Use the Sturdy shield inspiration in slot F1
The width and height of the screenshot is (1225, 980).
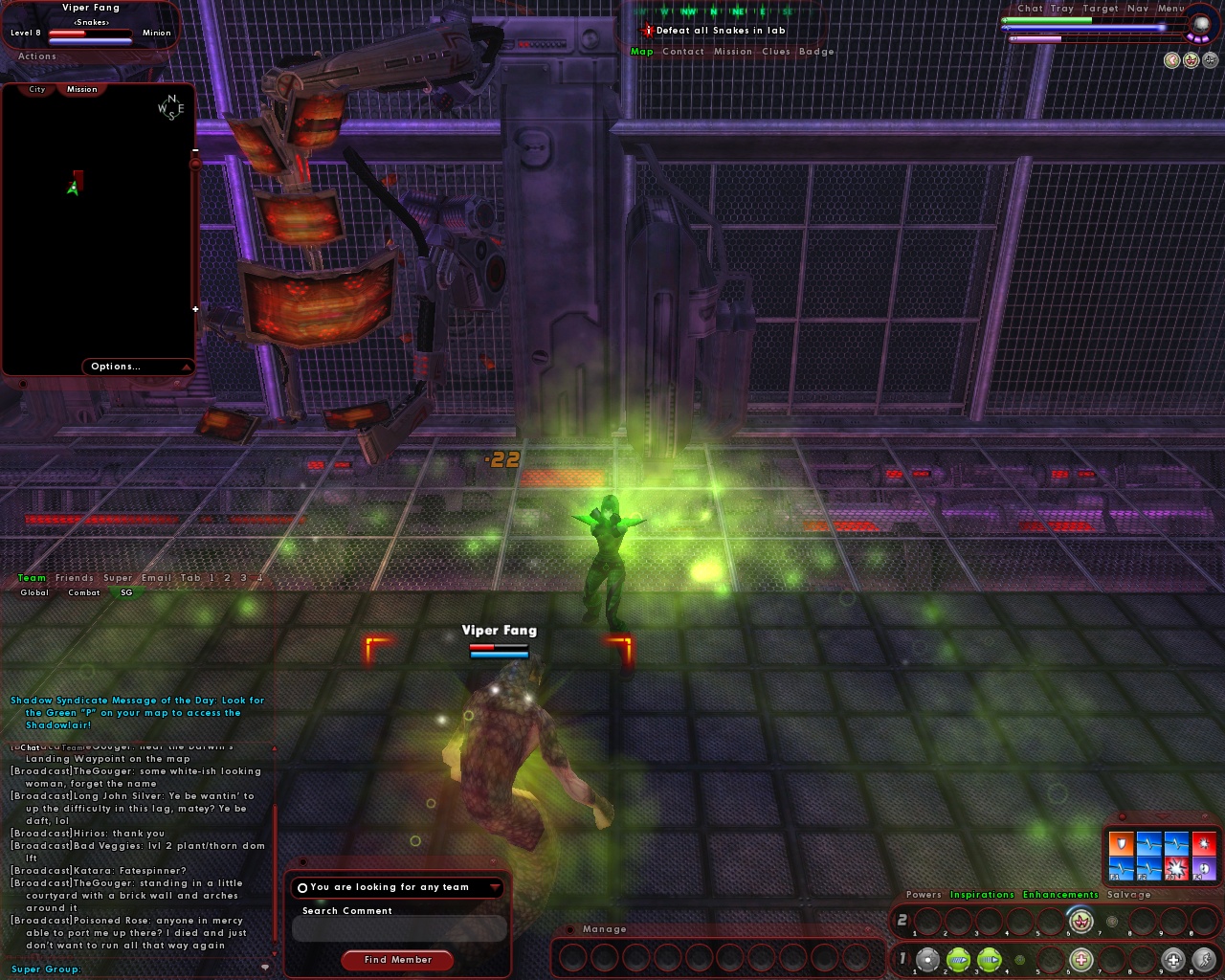[x=1121, y=844]
